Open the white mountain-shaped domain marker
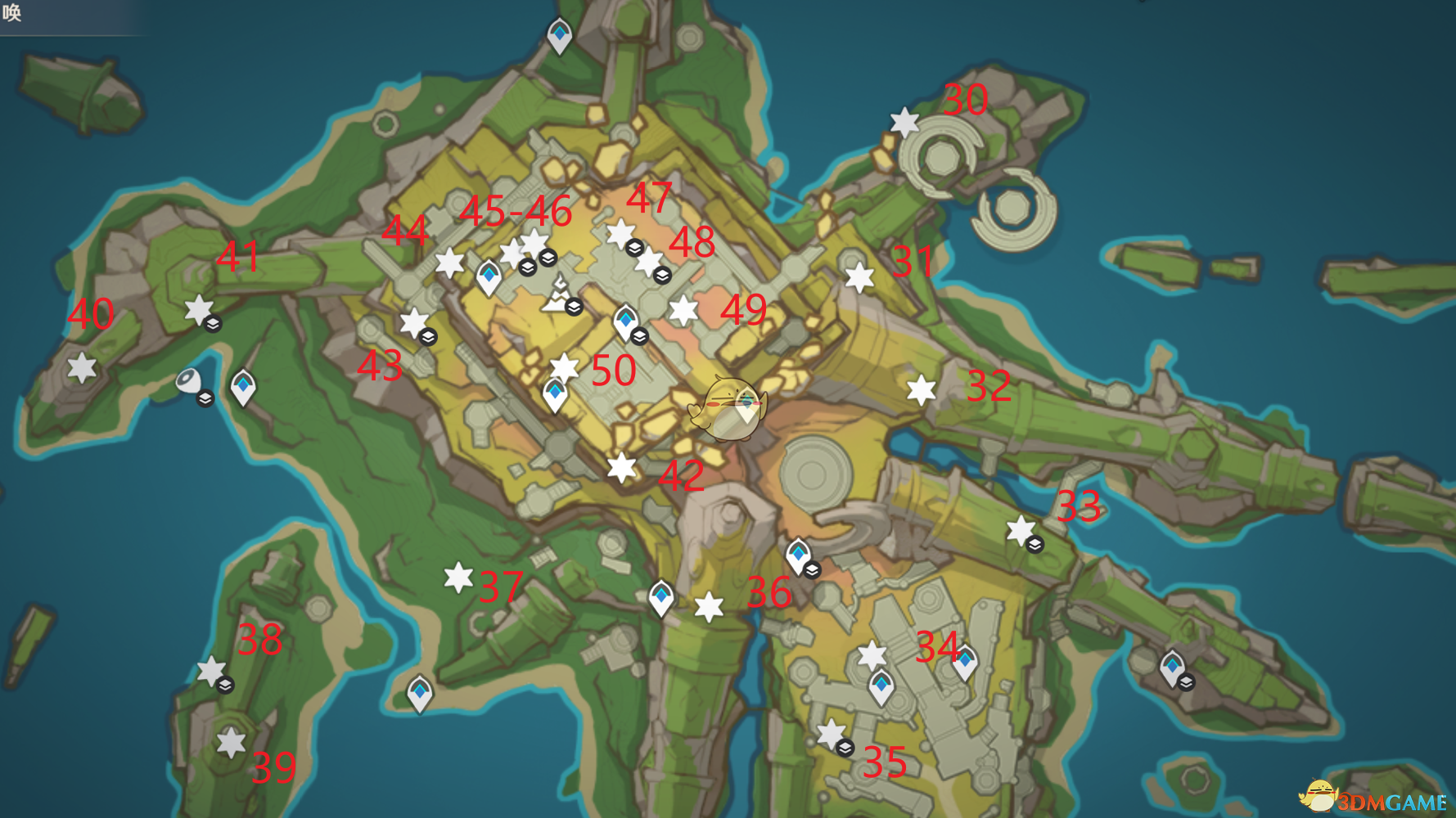This screenshot has width=1456, height=818. click(559, 294)
